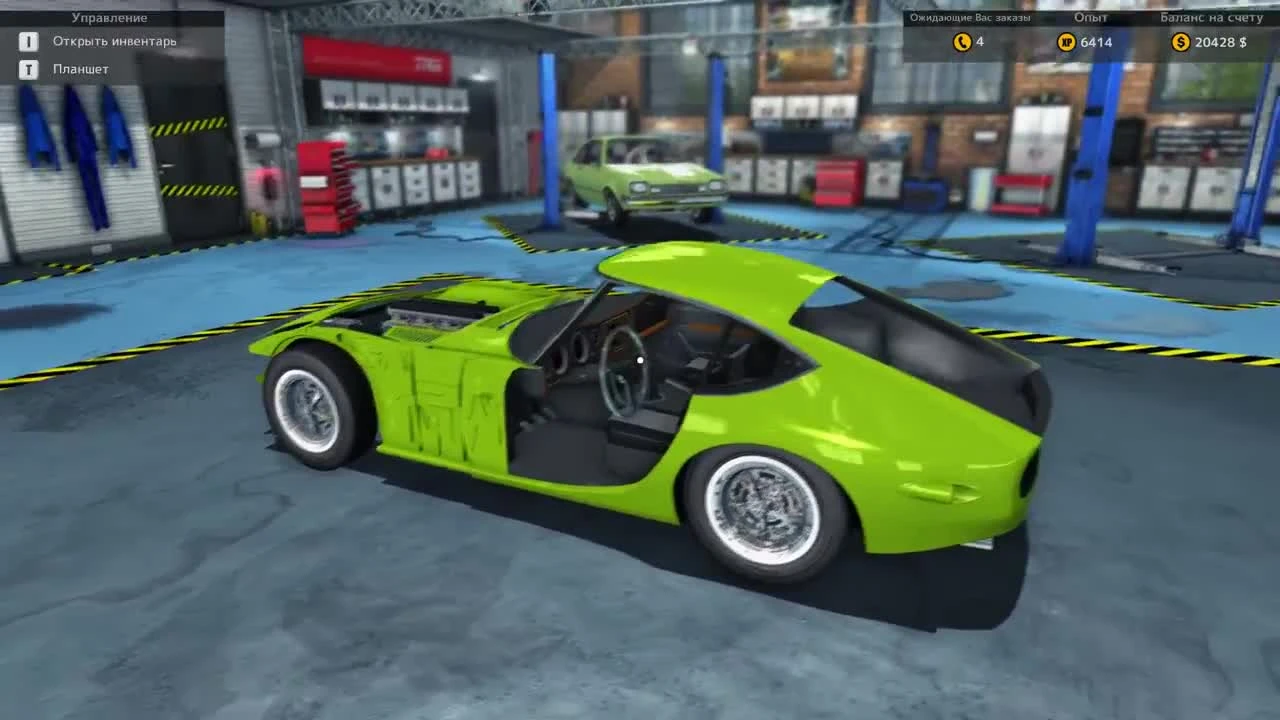Click the XP coin icon beside experience value
Screen dimensions: 1280x720
pyautogui.click(x=1064, y=42)
